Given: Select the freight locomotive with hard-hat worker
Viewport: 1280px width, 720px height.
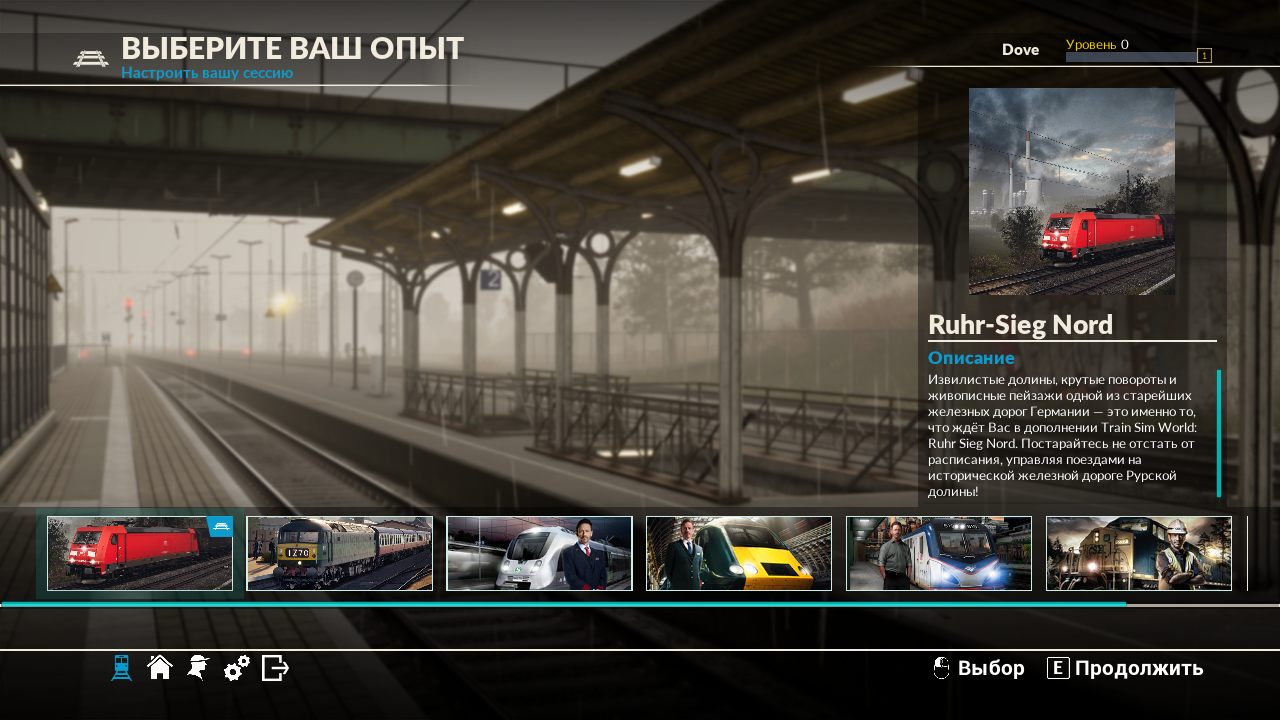Looking at the screenshot, I should (x=1139, y=553).
